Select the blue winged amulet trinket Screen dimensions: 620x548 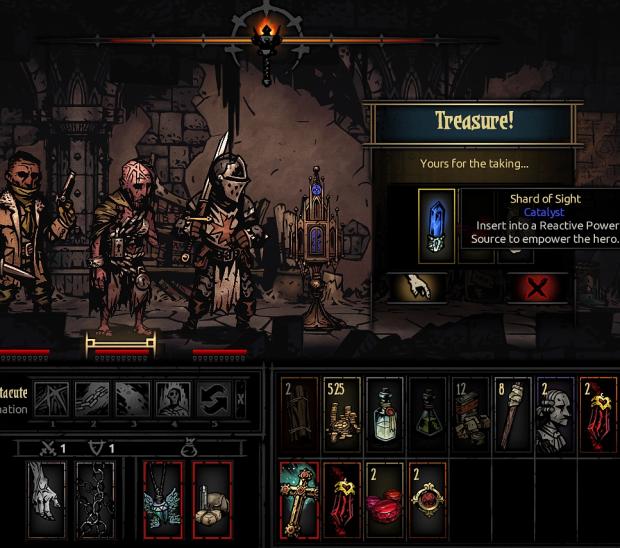[162, 497]
